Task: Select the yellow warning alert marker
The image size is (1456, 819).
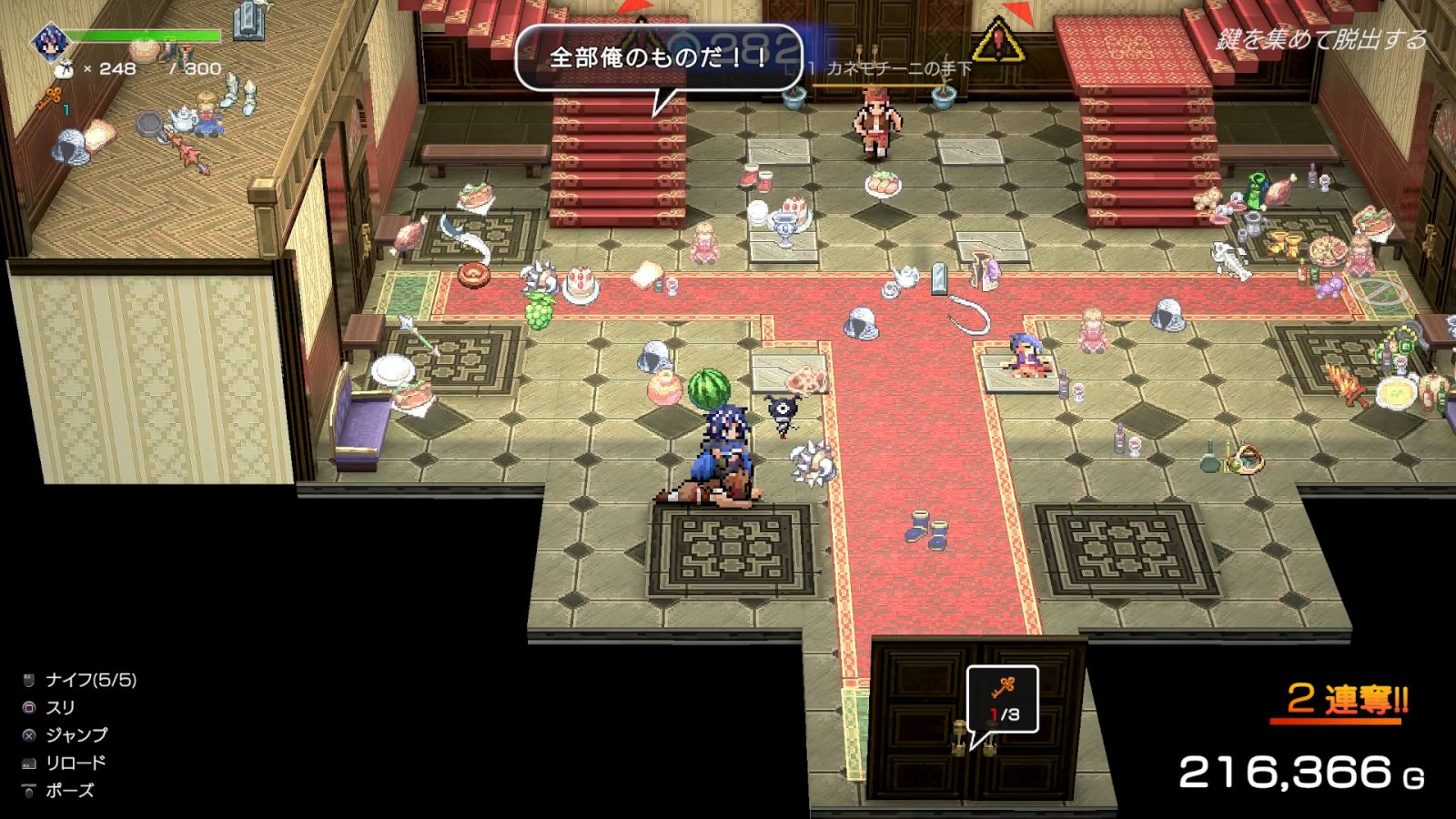Action: click(998, 41)
